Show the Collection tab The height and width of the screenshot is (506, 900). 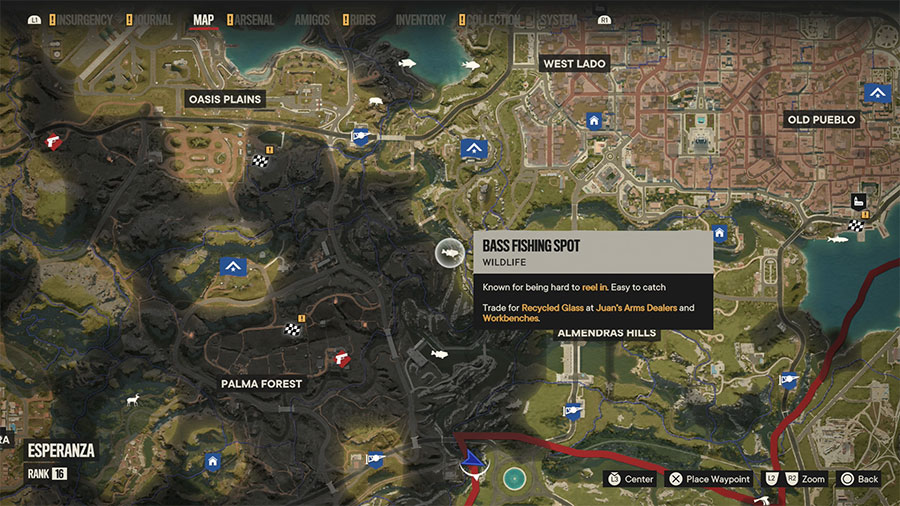click(x=494, y=19)
